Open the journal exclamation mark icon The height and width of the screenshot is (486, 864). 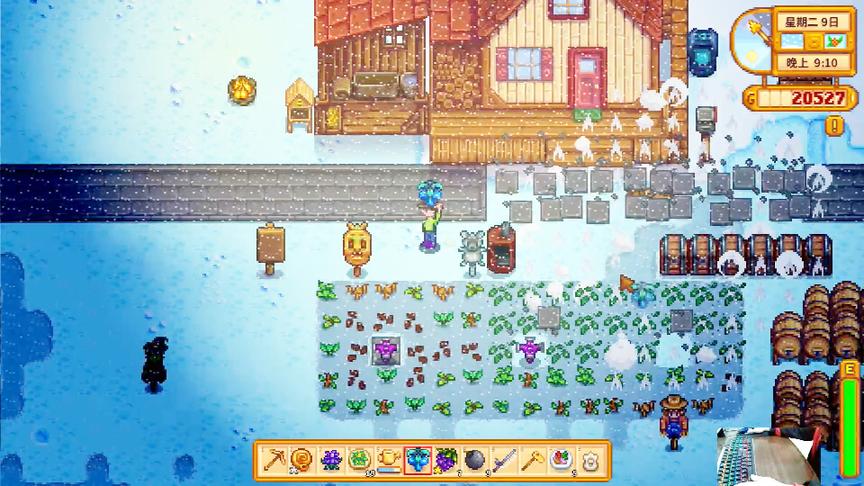coord(833,126)
